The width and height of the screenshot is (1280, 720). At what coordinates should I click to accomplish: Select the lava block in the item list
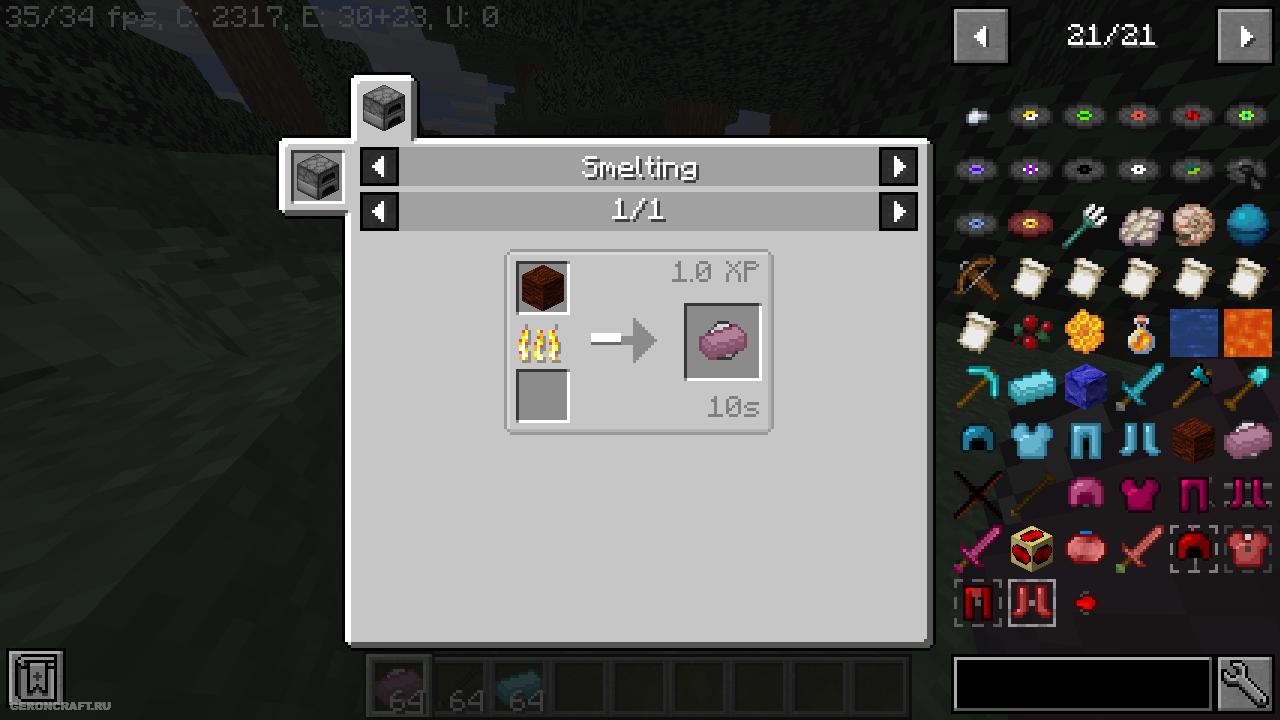pyautogui.click(x=1247, y=332)
